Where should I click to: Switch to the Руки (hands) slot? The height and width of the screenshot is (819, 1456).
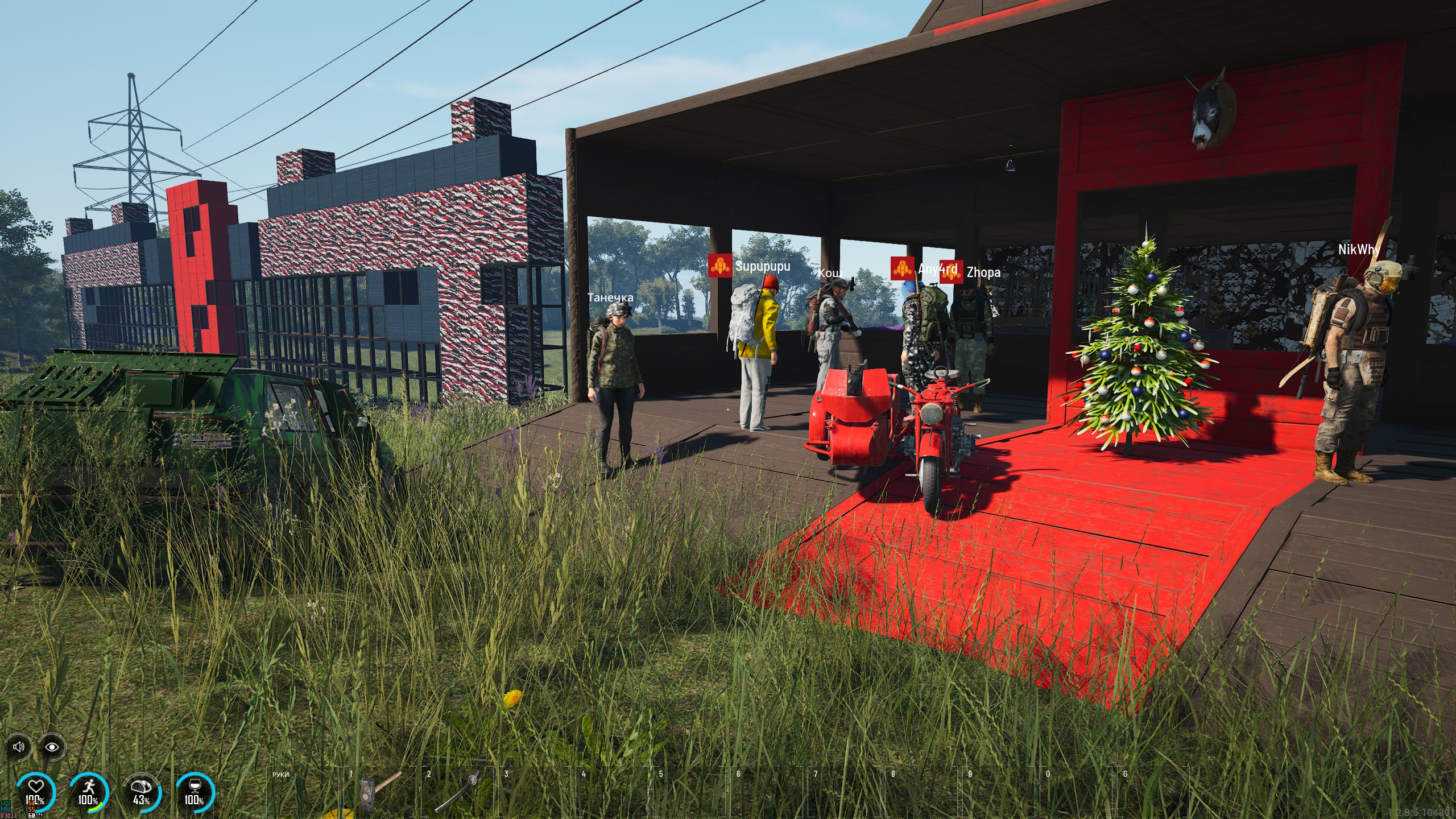[304, 791]
